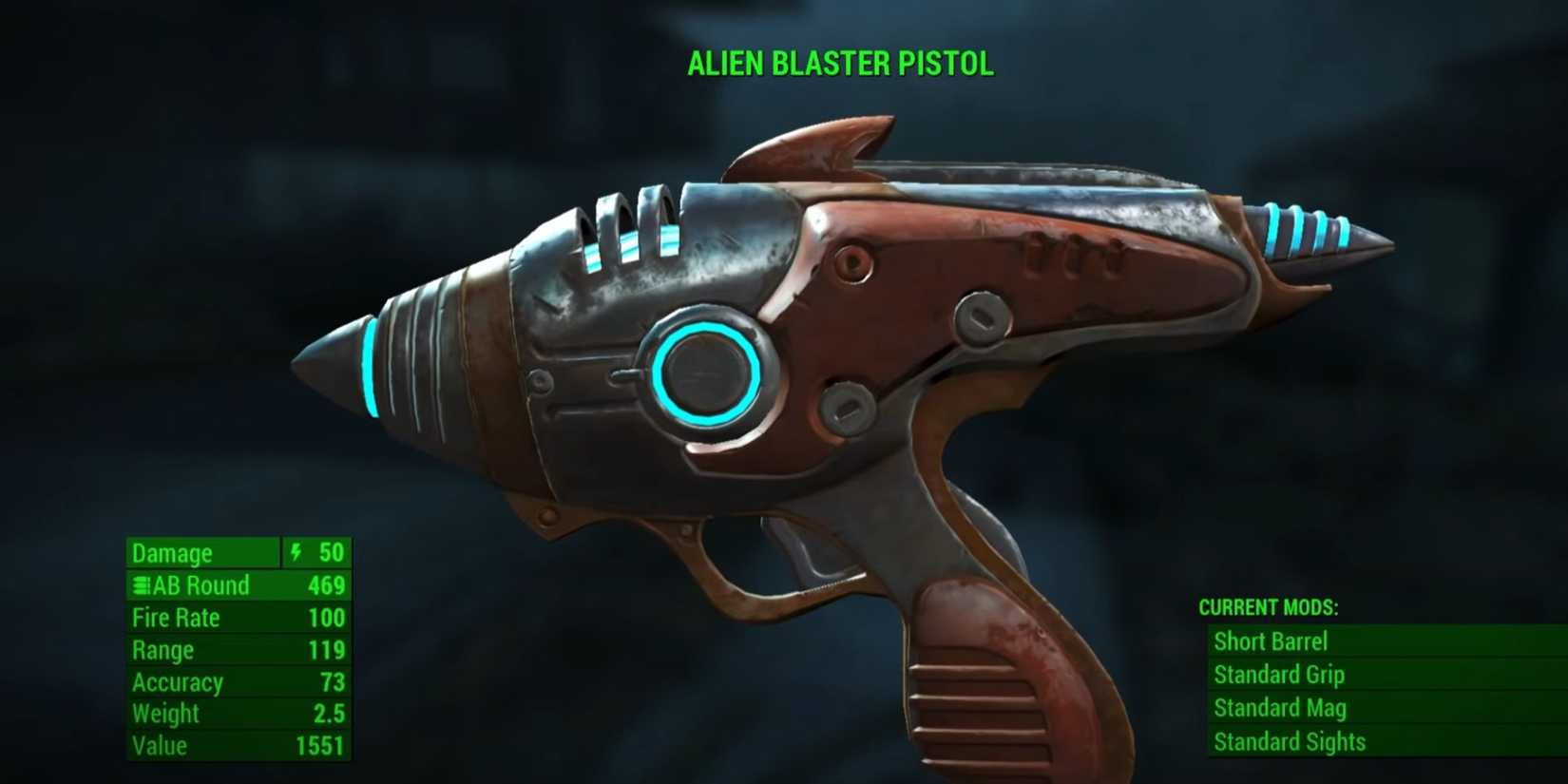Click the lightning bolt damage type icon
The height and width of the screenshot is (784, 1568).
point(297,553)
